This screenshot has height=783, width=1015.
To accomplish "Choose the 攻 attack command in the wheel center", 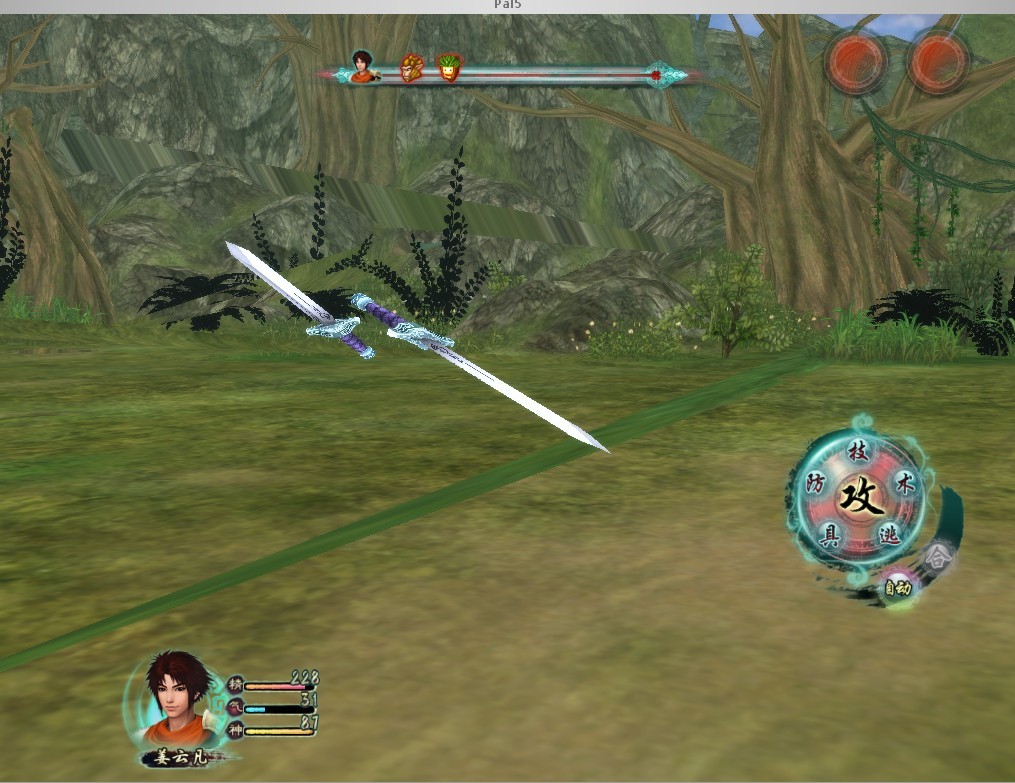I will pos(859,495).
